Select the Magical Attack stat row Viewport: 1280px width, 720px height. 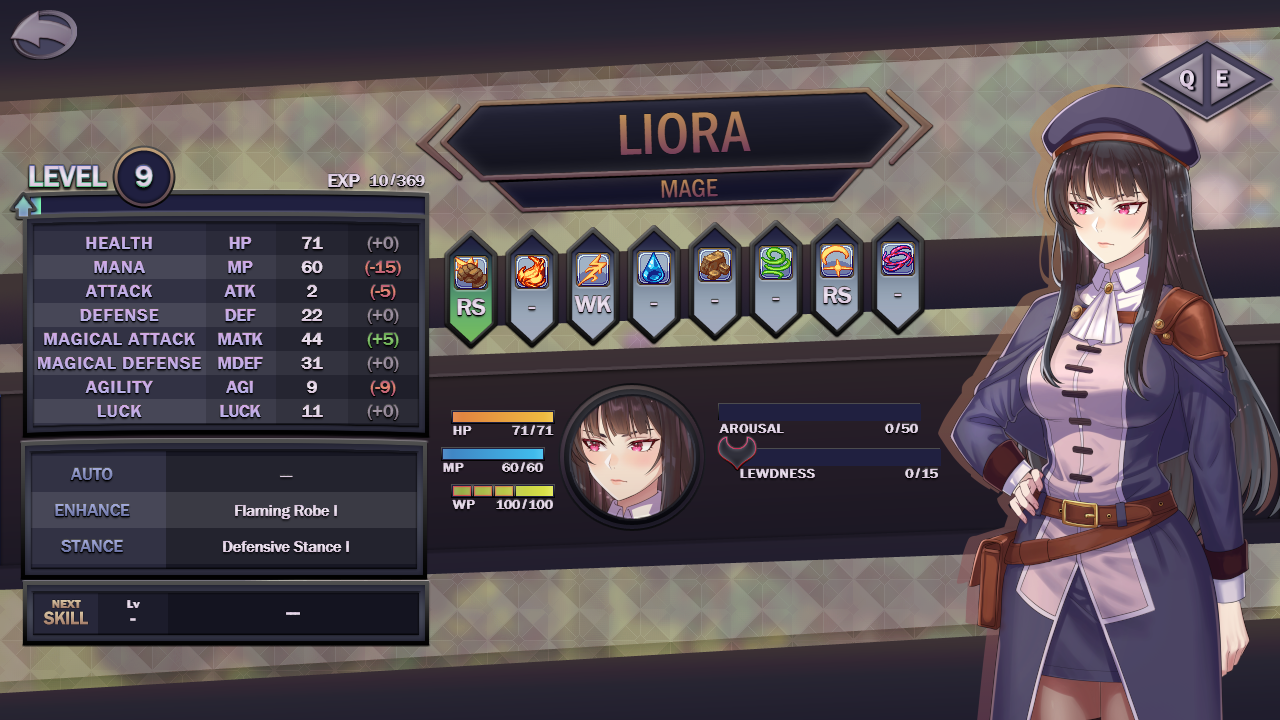coord(226,339)
